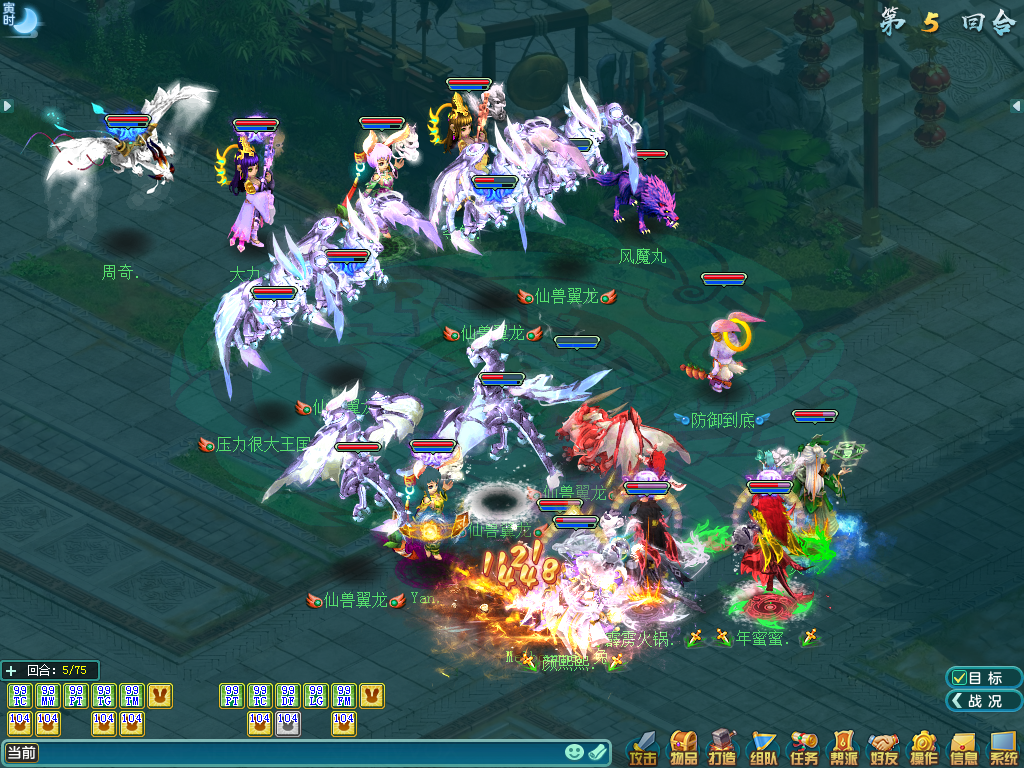
Task: Select the greyed-out 104 pet icon
Action: (287, 722)
